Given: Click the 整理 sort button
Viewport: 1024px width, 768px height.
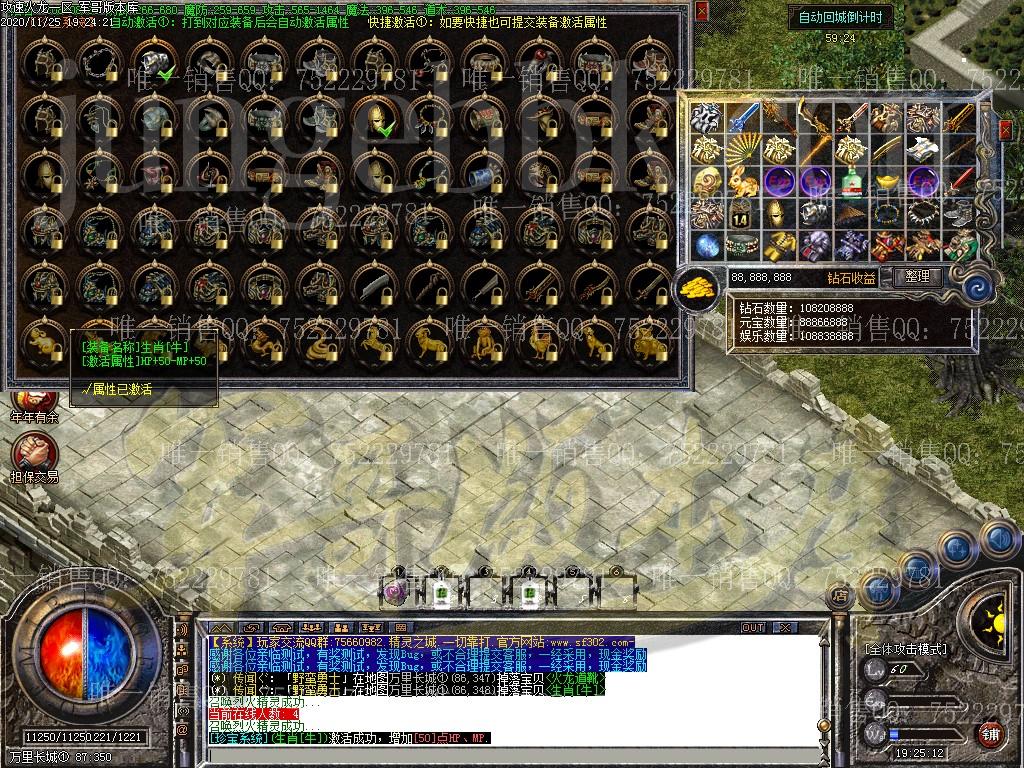Looking at the screenshot, I should [x=917, y=277].
